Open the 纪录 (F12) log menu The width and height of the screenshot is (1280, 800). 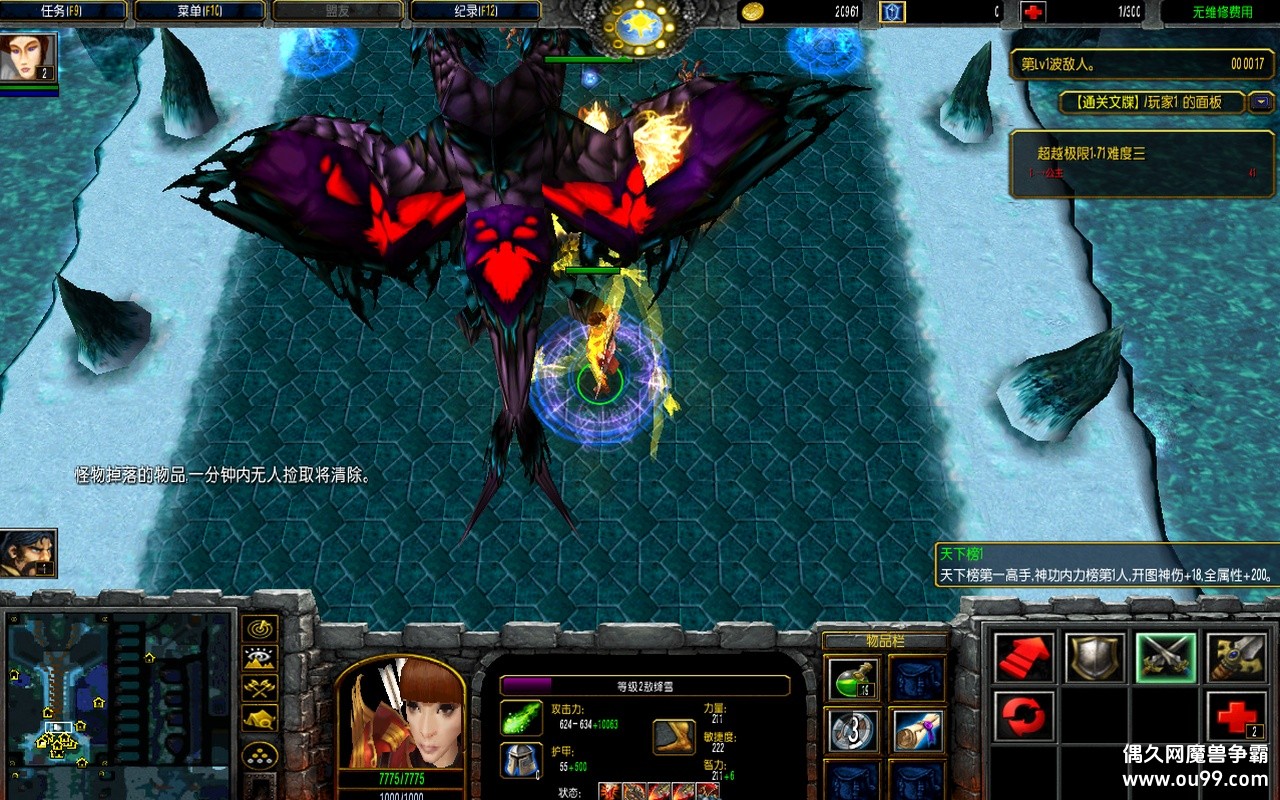pos(475,12)
